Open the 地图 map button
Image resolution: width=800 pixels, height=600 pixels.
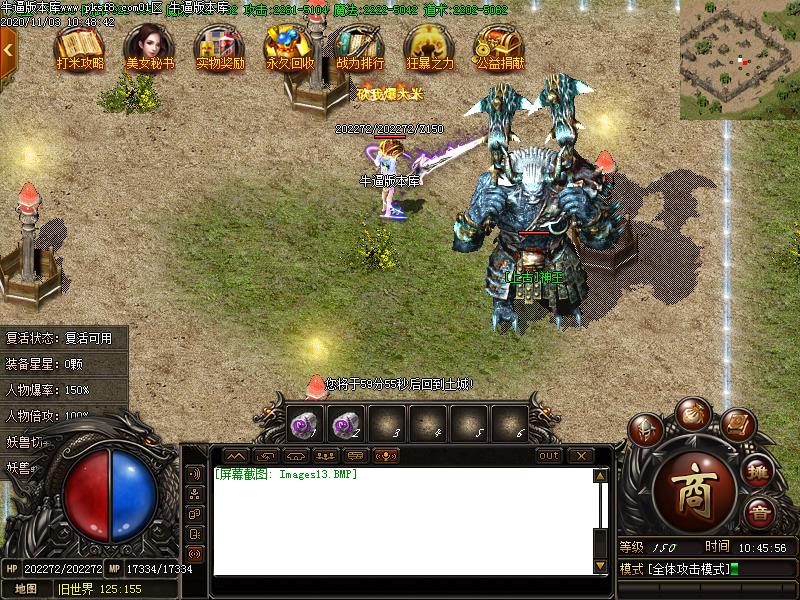pos(26,589)
